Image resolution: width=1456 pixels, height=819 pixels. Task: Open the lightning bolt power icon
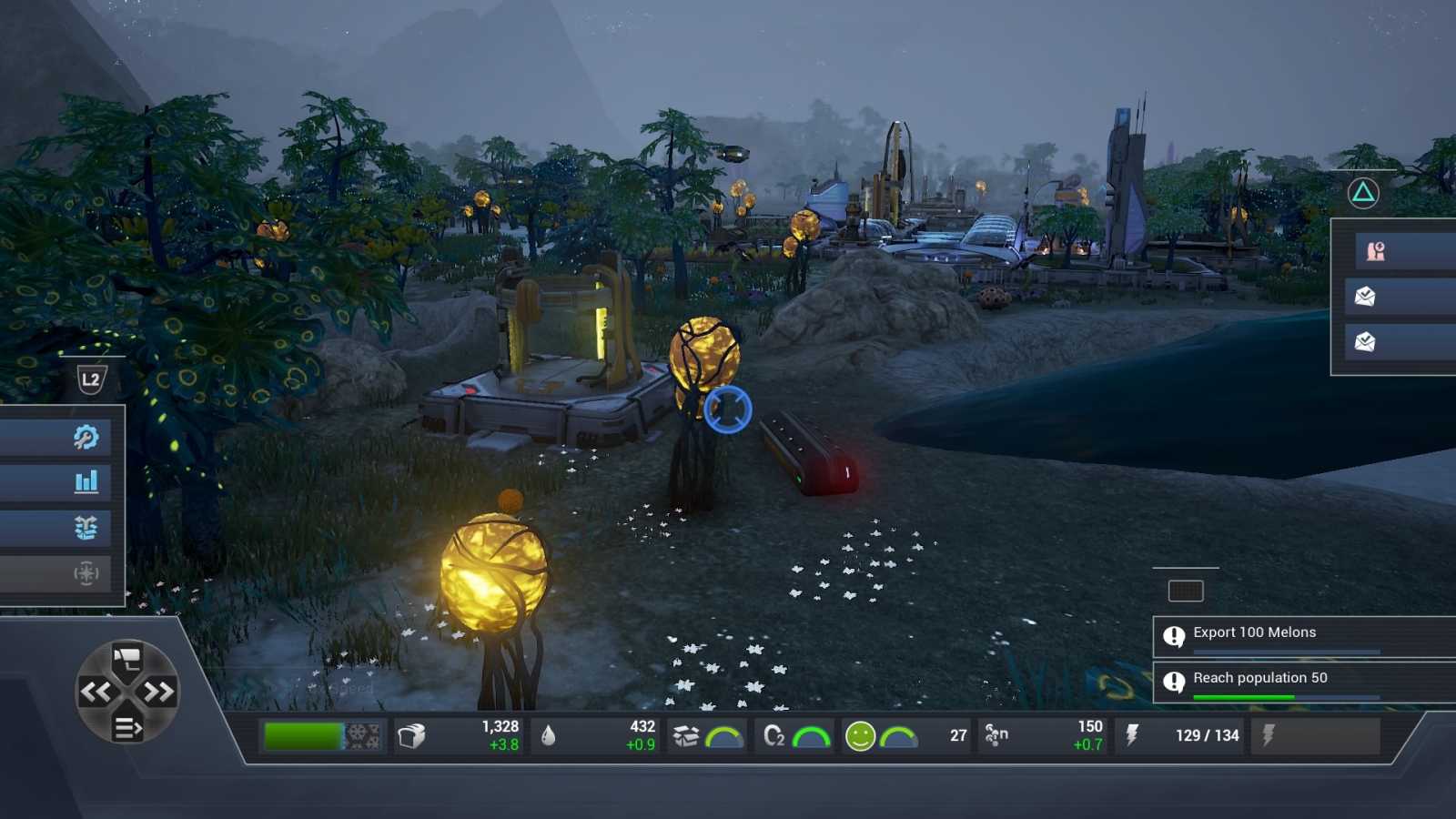(x=1131, y=734)
